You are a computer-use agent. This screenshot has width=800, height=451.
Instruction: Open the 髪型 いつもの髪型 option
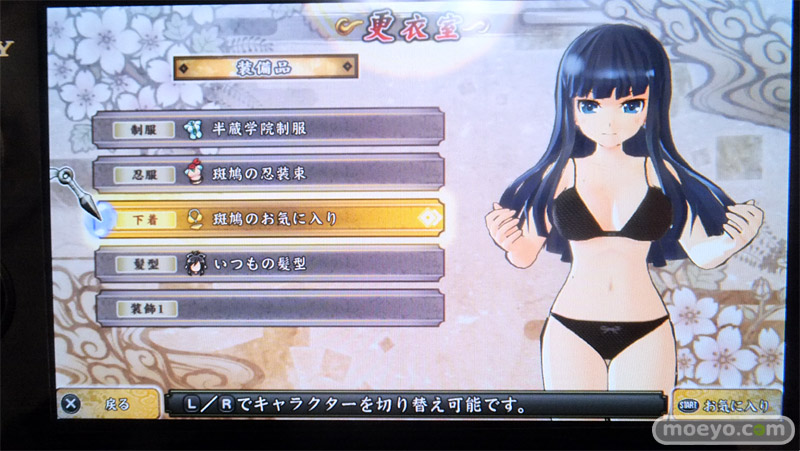coord(268,263)
